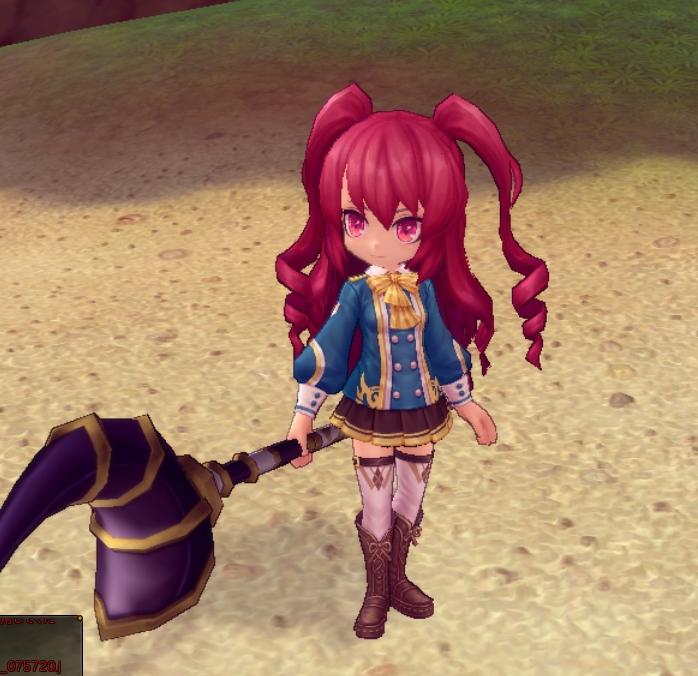This screenshot has height=676, width=698.
Task: Click the chat log window panel
Action: [40, 645]
